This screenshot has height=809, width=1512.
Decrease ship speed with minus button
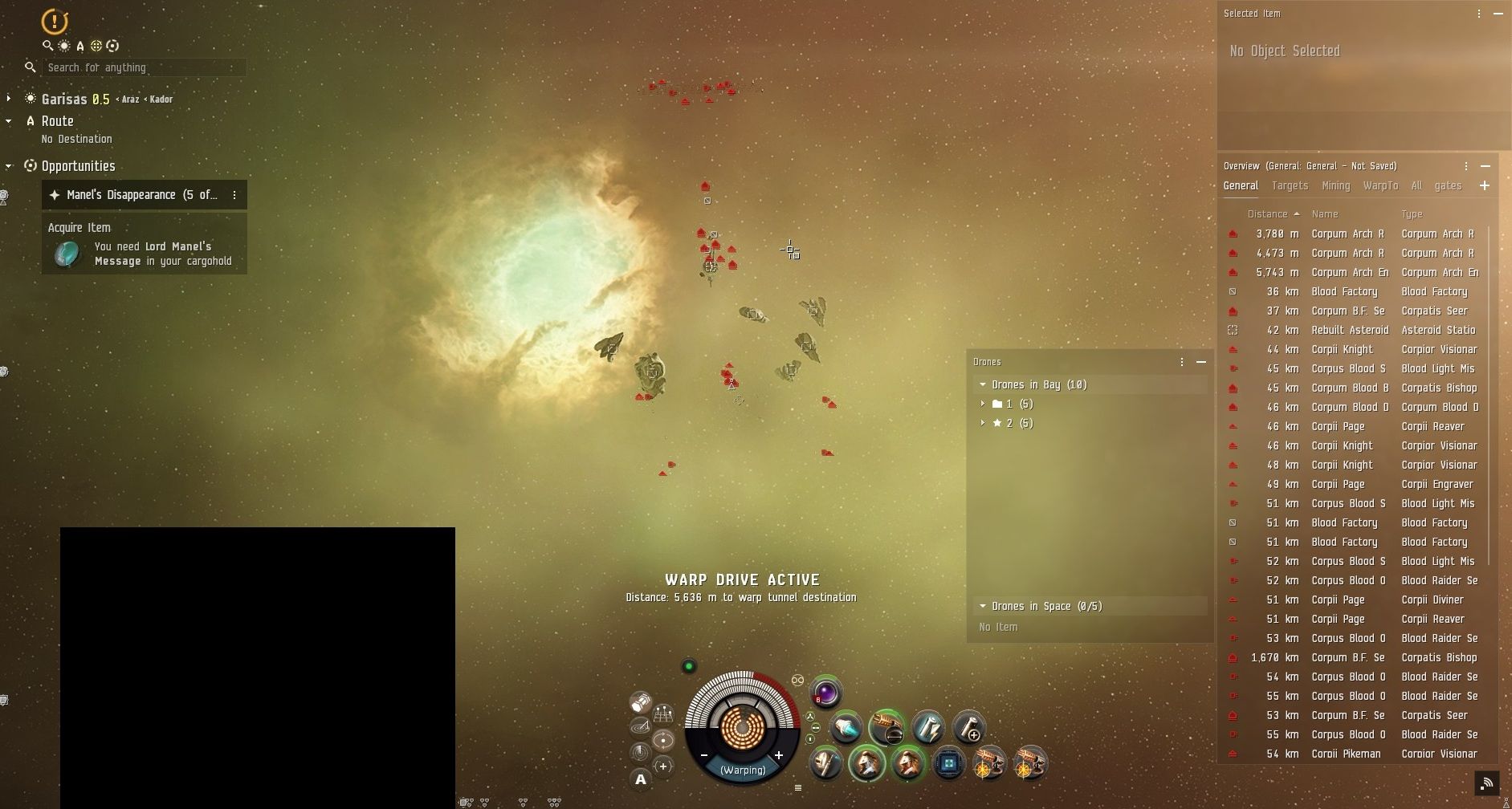point(704,755)
